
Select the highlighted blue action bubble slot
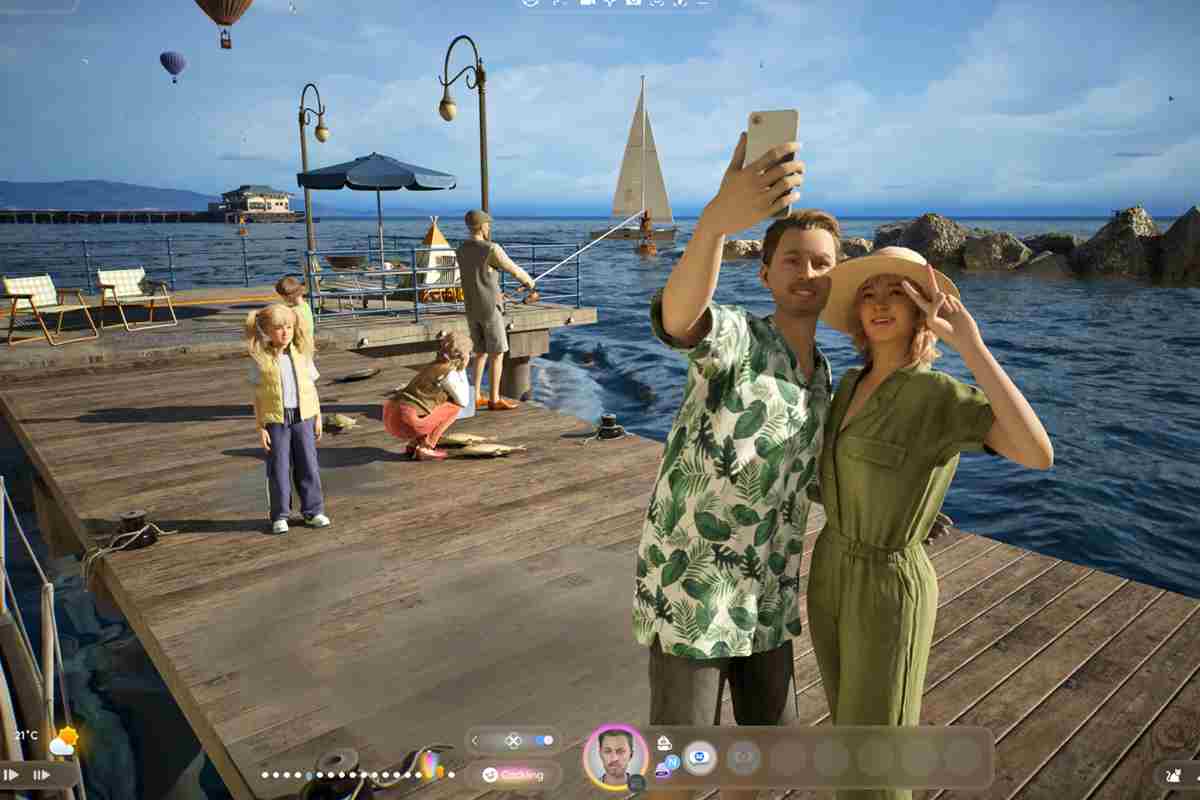tap(700, 757)
